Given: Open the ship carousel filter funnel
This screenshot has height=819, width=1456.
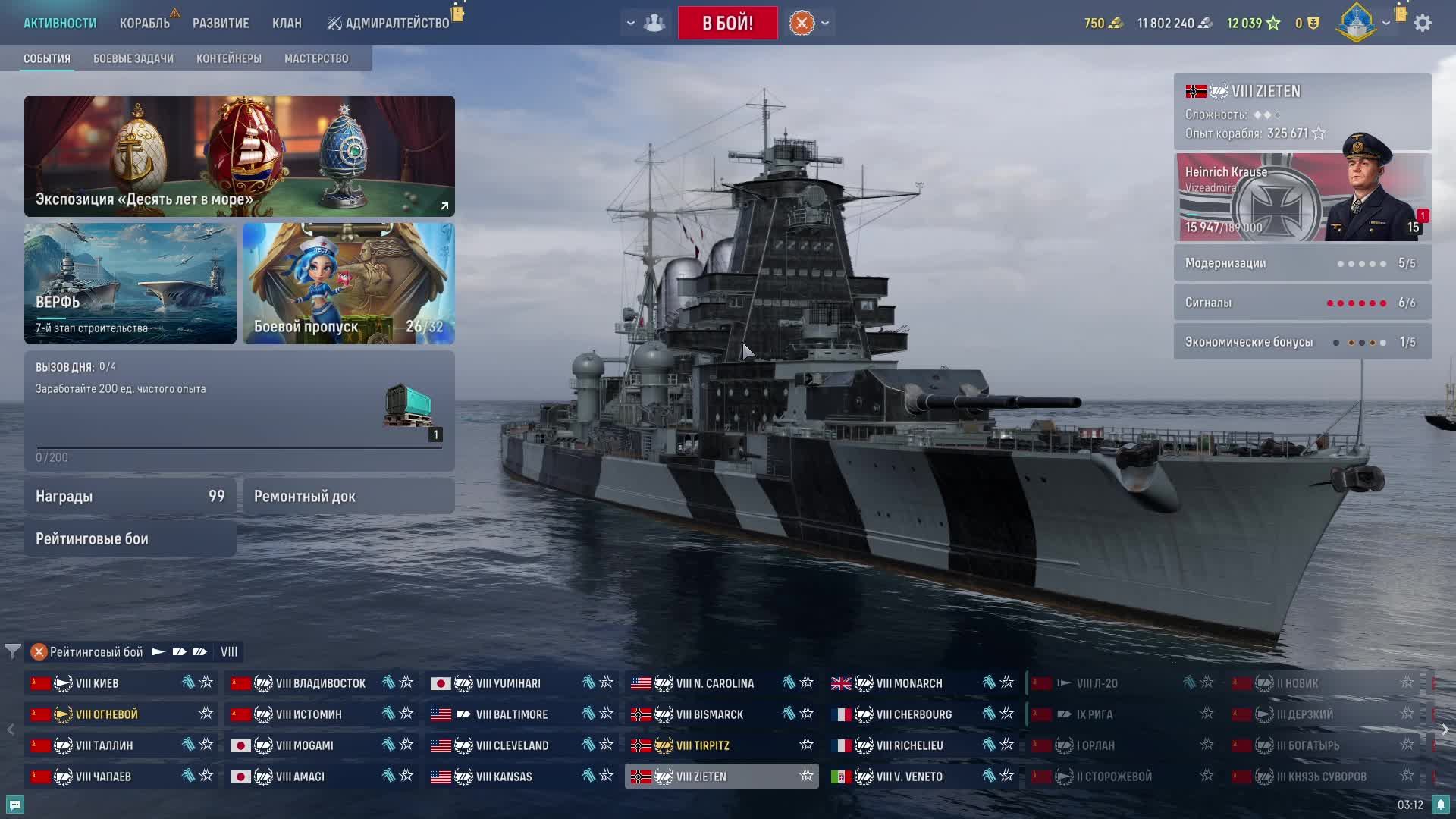Looking at the screenshot, I should coord(13,651).
